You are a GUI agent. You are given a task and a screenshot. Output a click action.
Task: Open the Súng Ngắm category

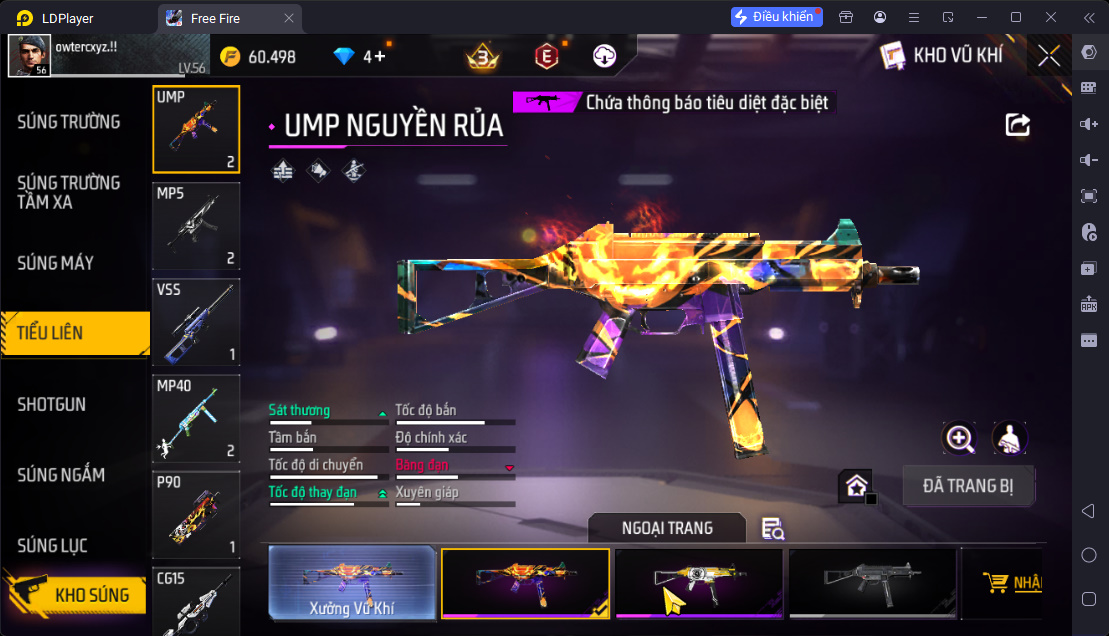click(61, 475)
